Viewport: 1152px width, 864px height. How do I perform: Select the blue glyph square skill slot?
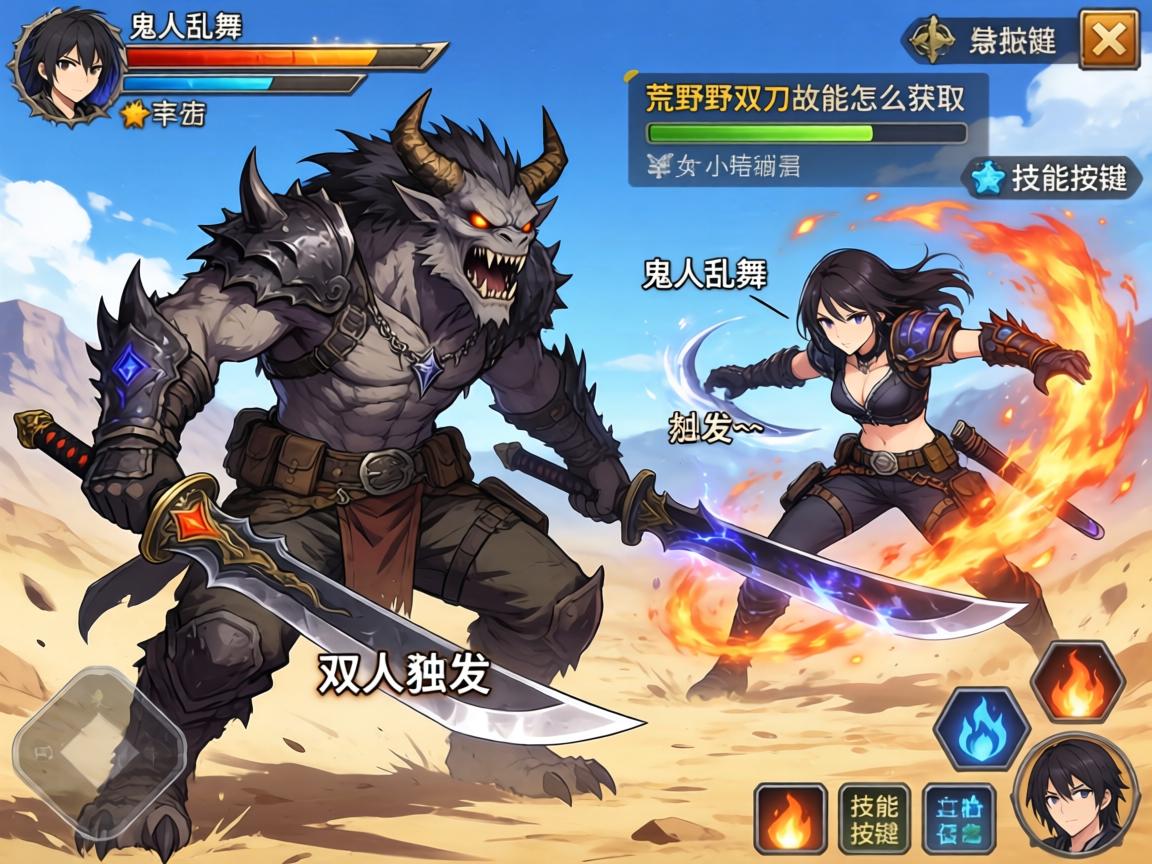pyautogui.click(x=958, y=818)
